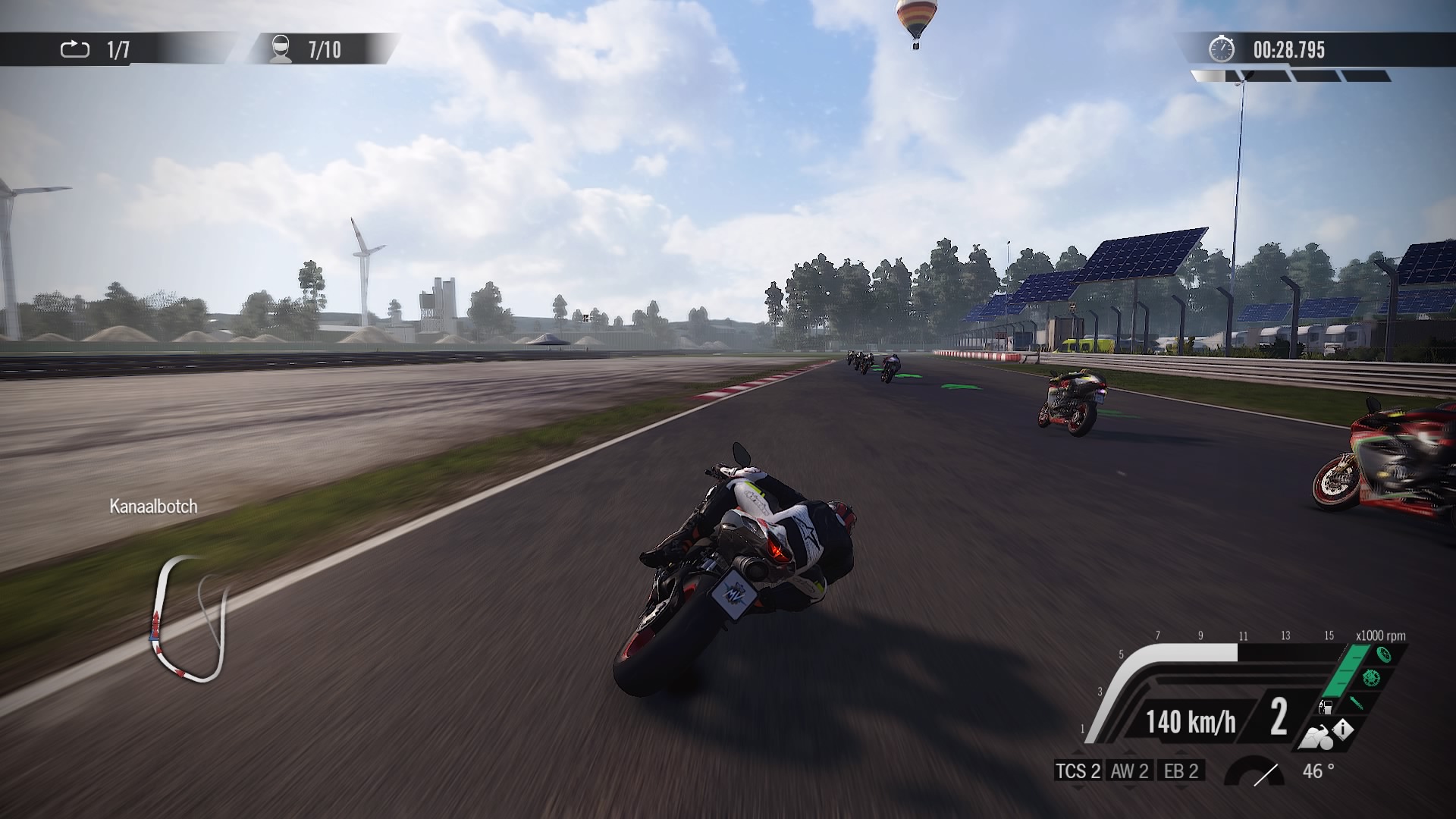Click the green brake disc icon

coord(1370,677)
